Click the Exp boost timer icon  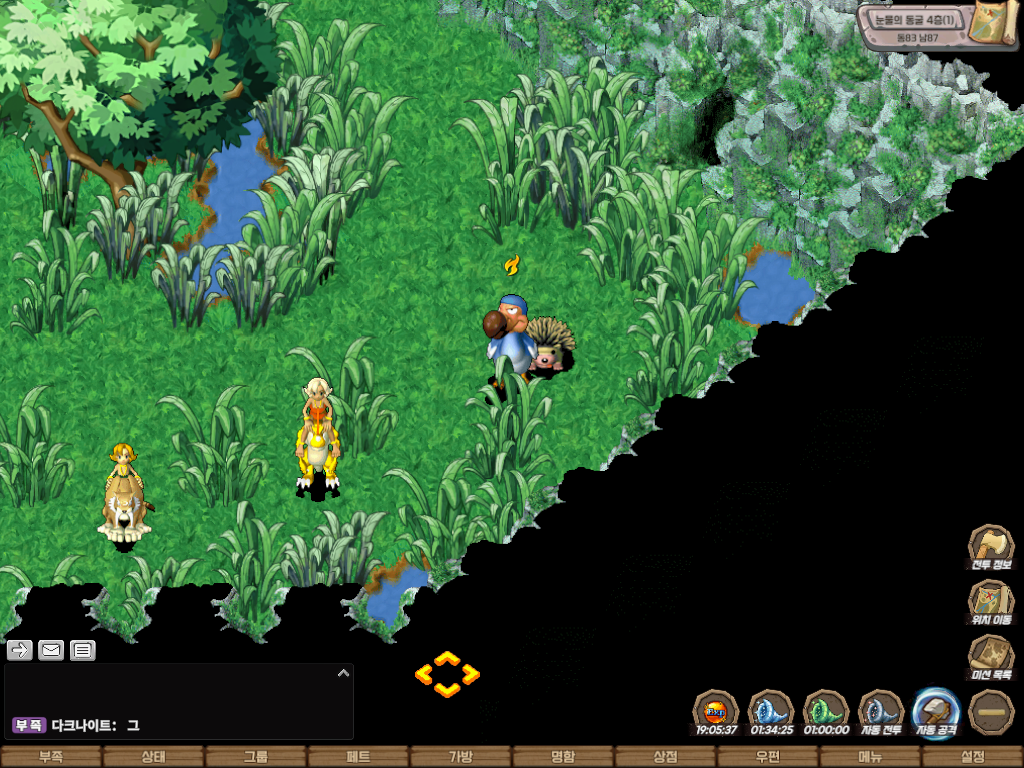pos(716,711)
